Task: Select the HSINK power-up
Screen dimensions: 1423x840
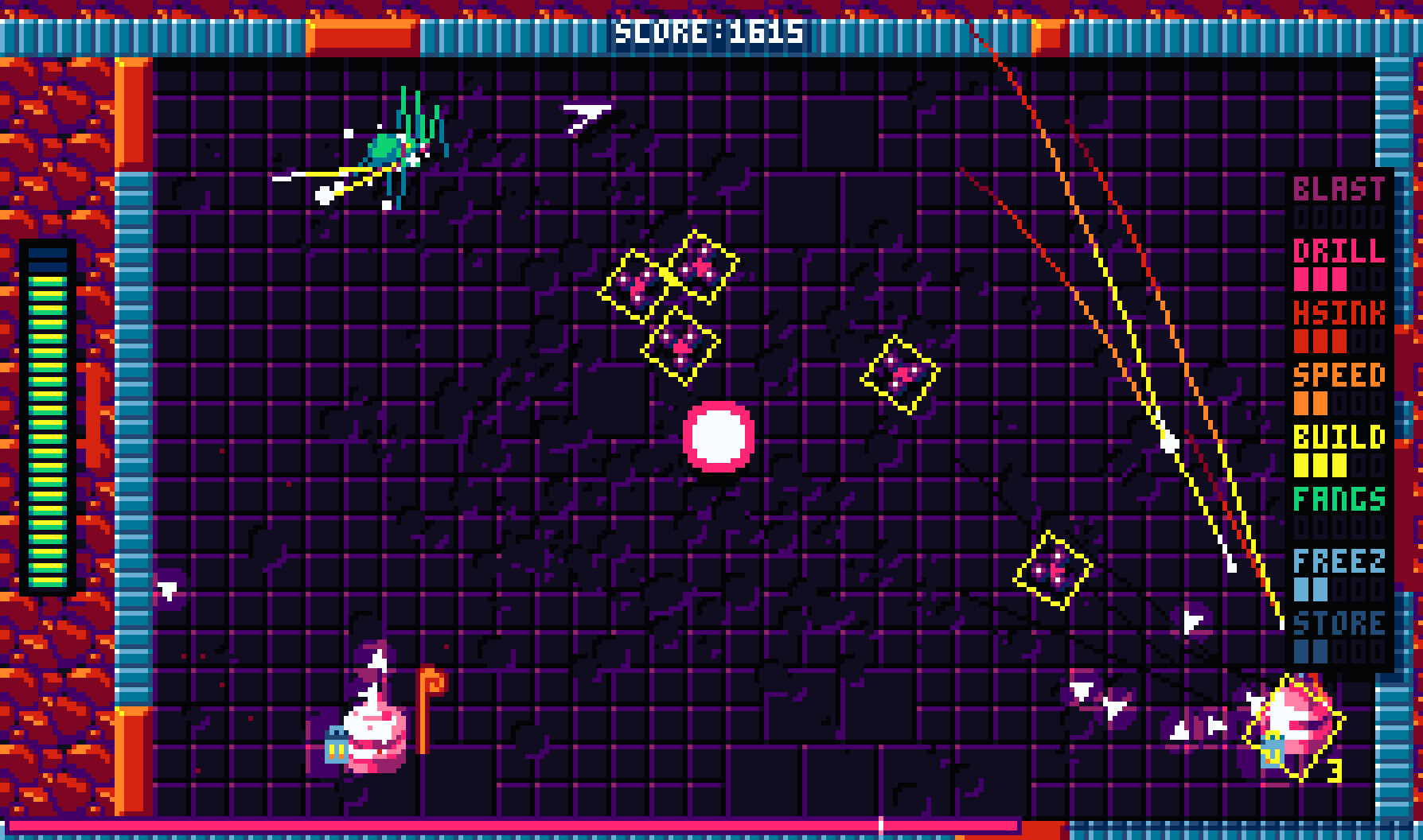Action: point(1337,313)
